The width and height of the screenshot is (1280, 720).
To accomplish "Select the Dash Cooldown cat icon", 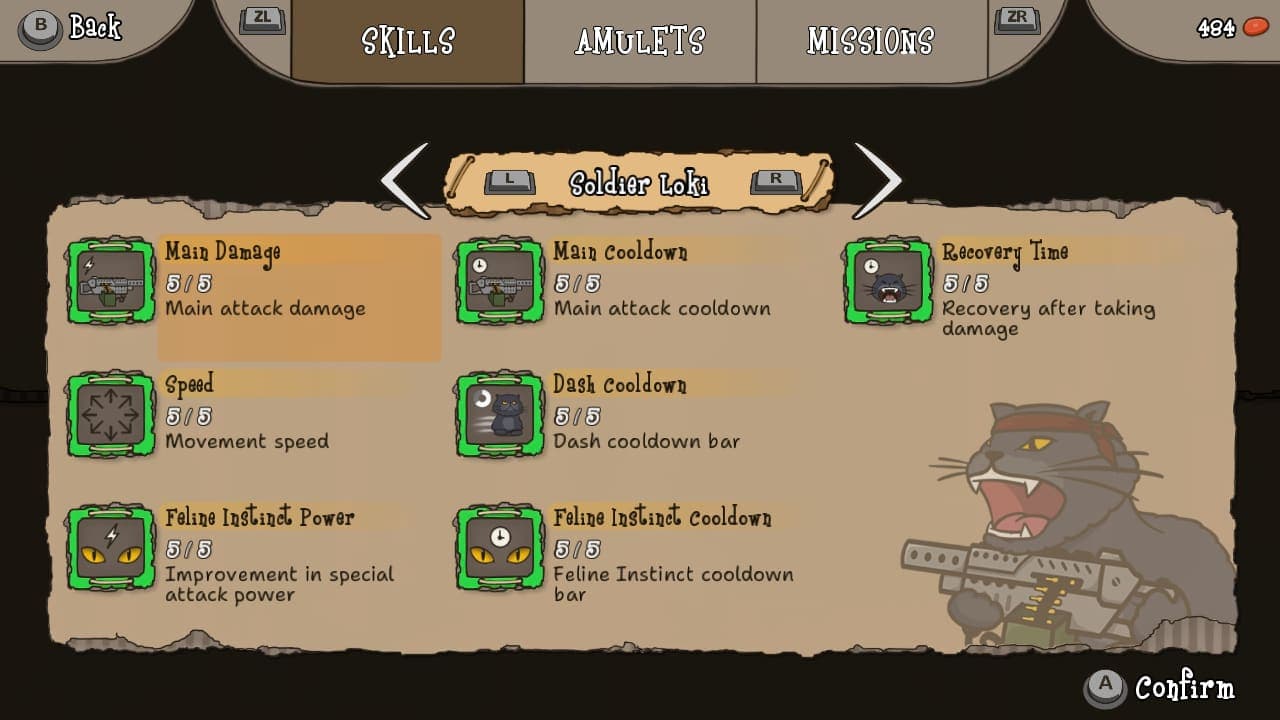I will (x=497, y=416).
